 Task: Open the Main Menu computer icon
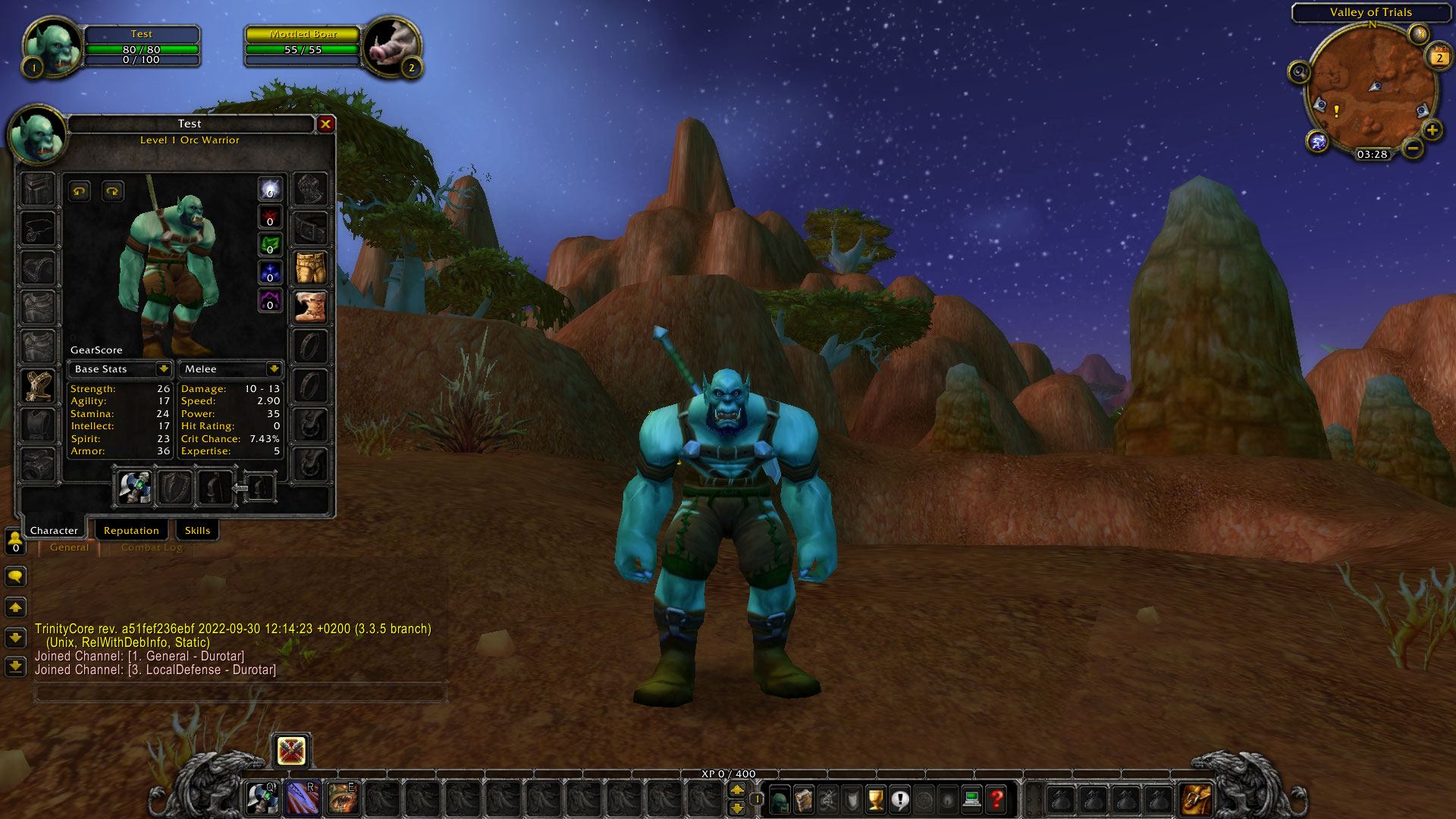click(973, 800)
